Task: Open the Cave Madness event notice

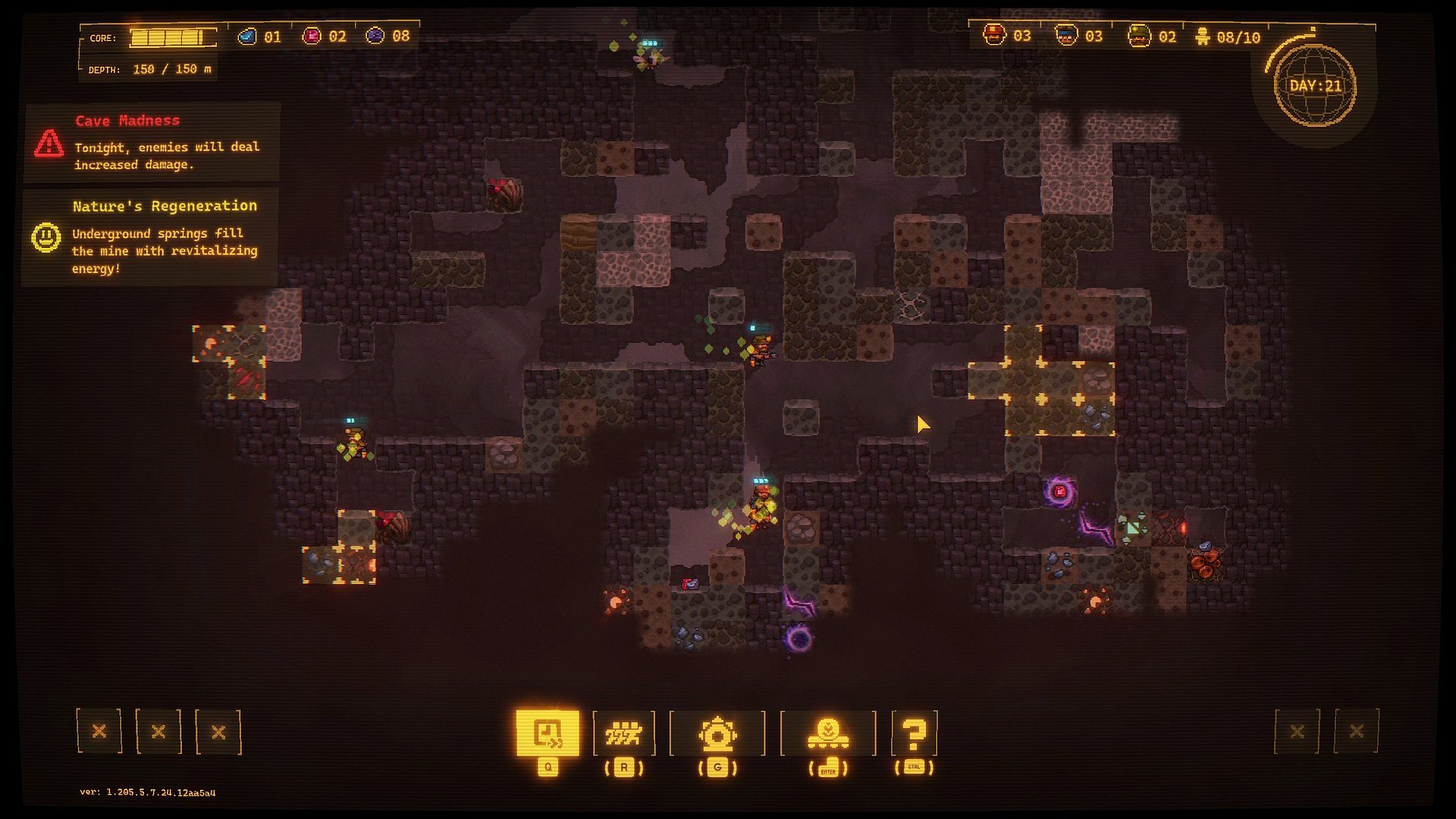Action: (x=152, y=143)
